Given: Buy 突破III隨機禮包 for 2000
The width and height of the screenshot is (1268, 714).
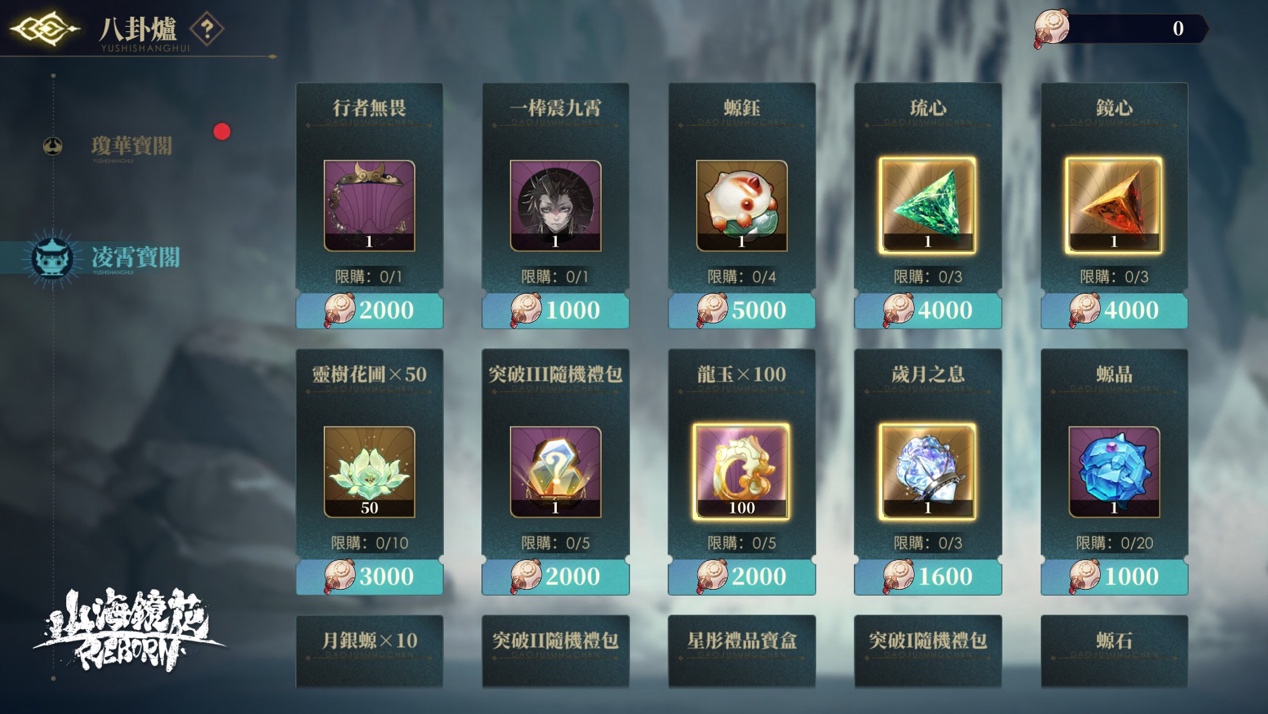Looking at the screenshot, I should [556, 577].
